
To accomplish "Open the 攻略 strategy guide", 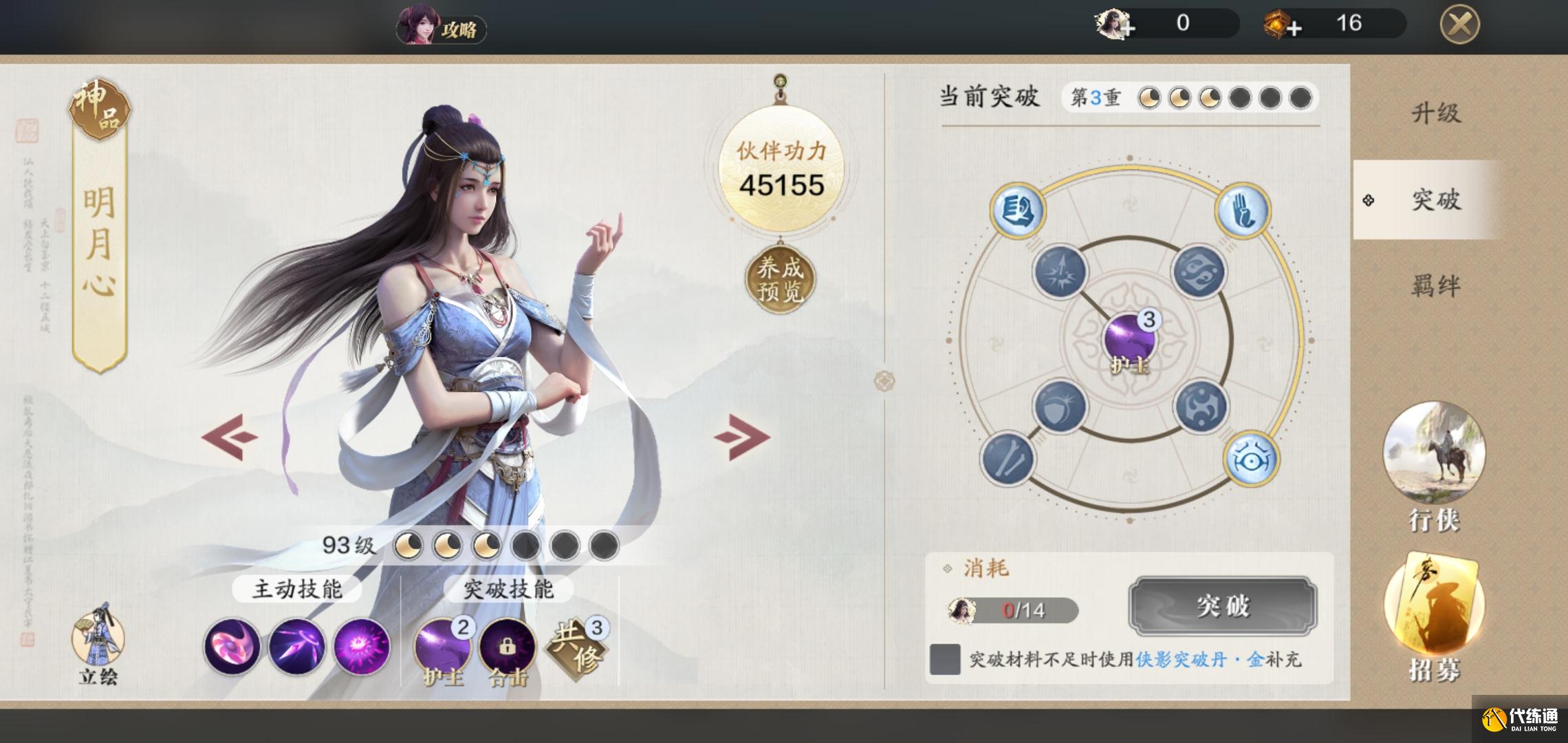I will click(442, 28).
